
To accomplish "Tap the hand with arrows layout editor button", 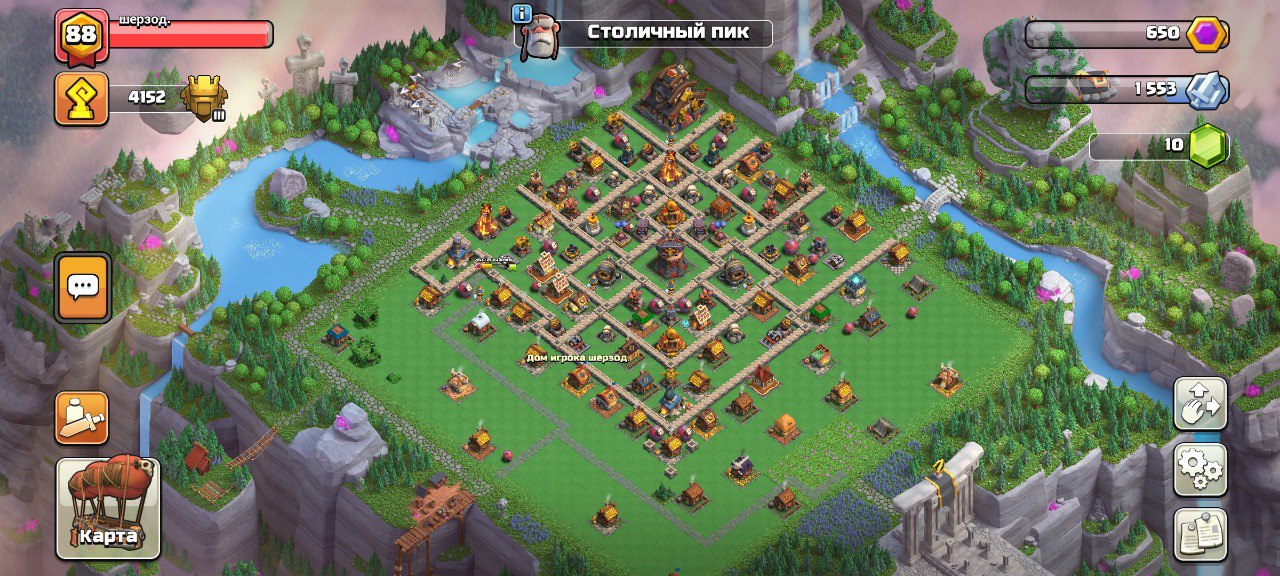I will pyautogui.click(x=1200, y=404).
